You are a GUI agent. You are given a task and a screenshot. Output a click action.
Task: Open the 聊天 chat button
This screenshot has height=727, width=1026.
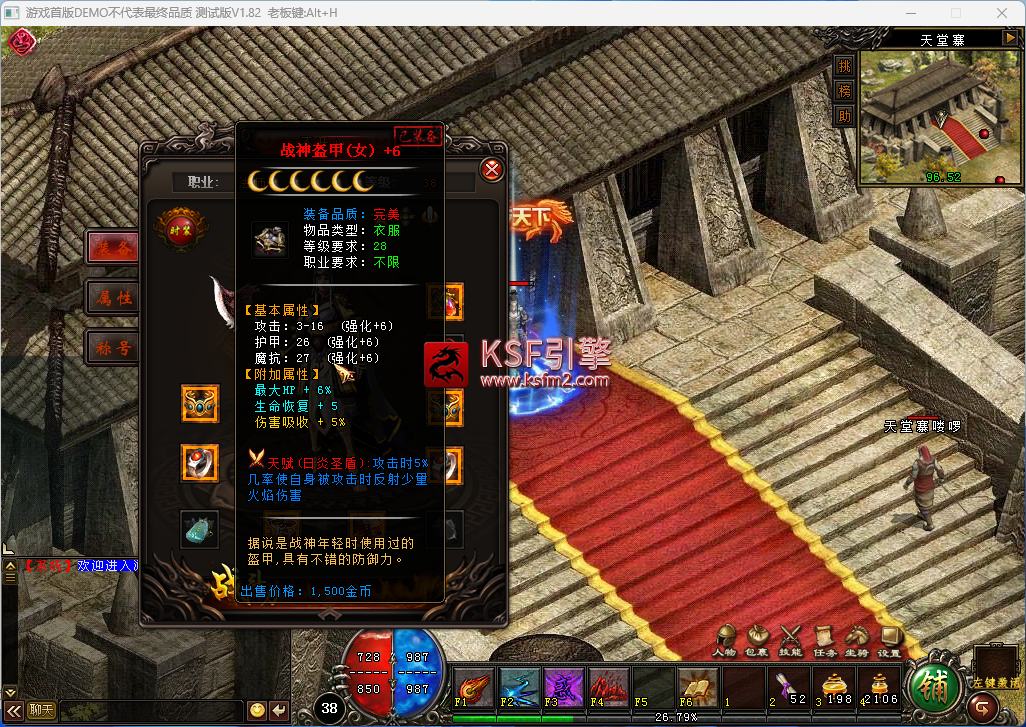[x=41, y=710]
